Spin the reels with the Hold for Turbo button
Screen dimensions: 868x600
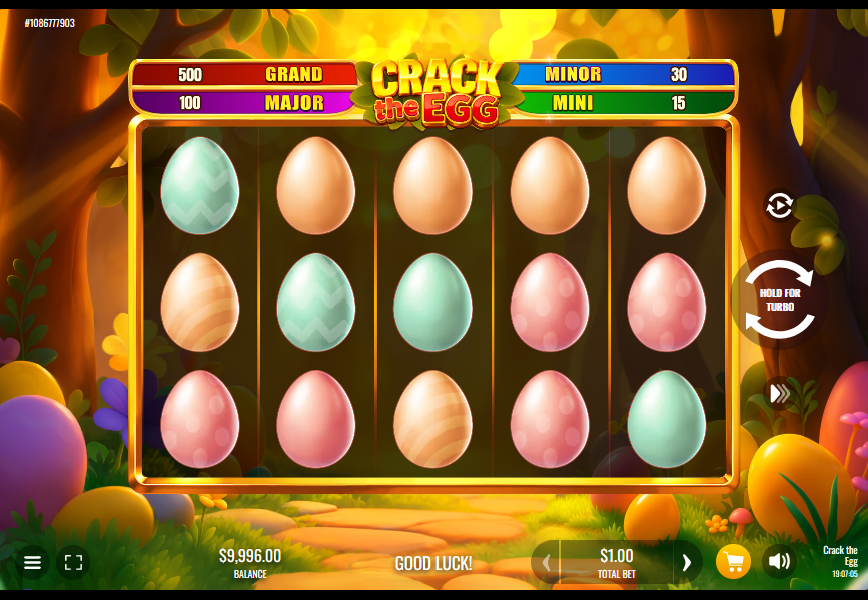coord(779,299)
